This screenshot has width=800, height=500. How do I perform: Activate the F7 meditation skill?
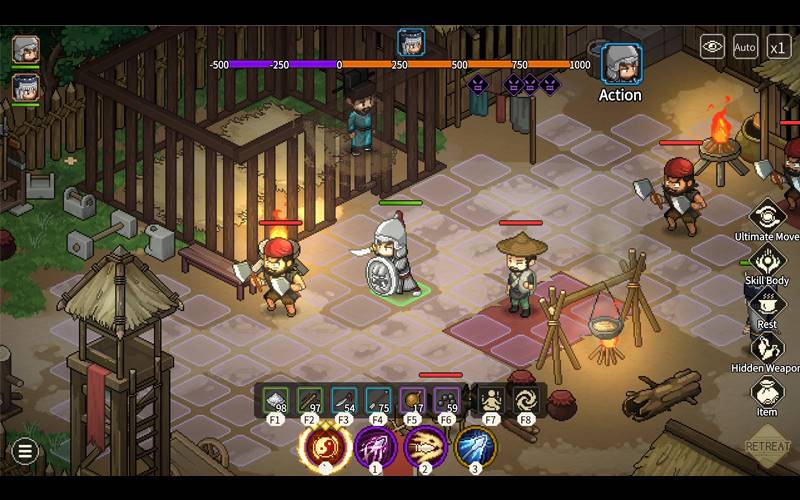(490, 400)
